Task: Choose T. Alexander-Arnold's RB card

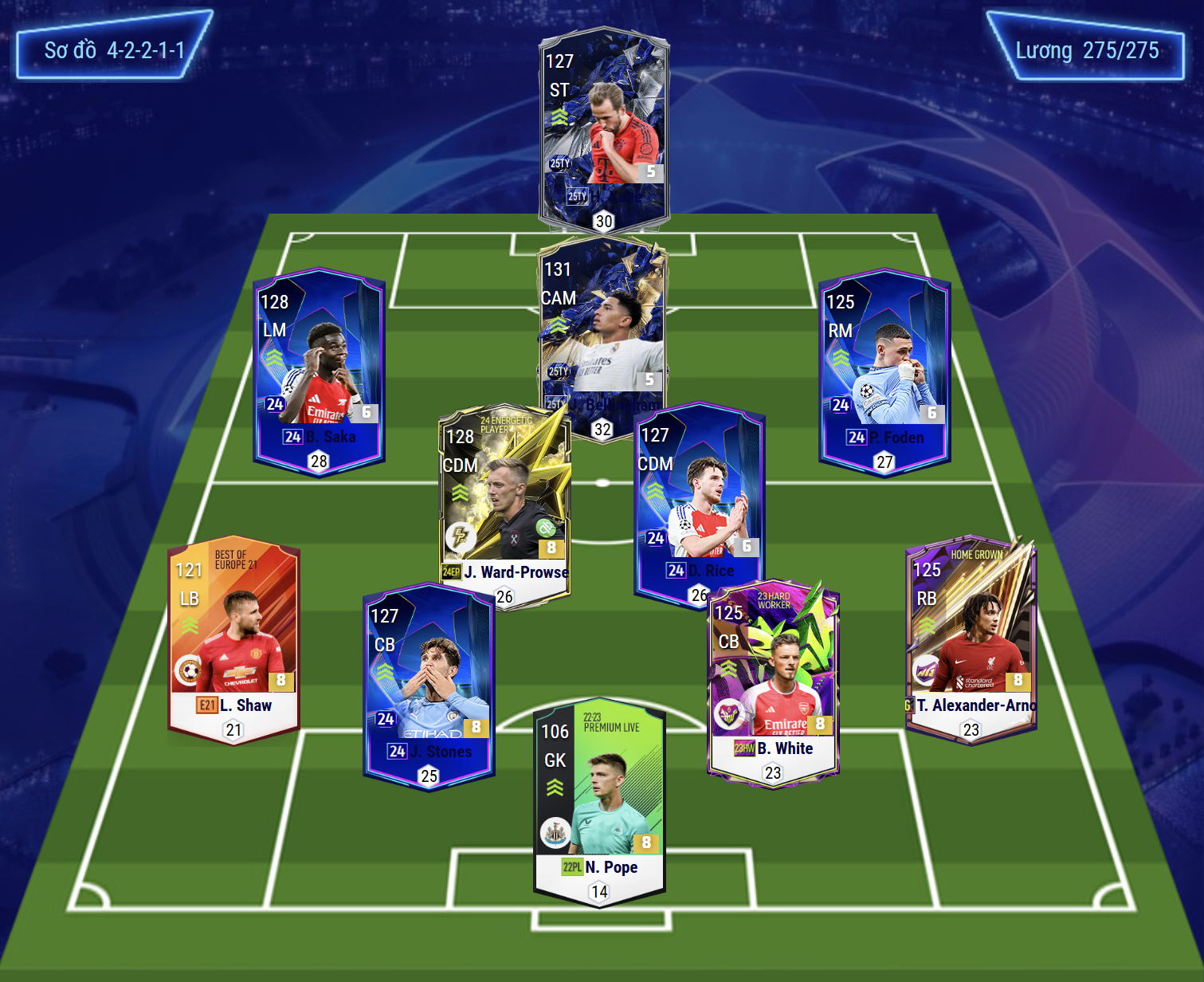Action: coord(971,638)
